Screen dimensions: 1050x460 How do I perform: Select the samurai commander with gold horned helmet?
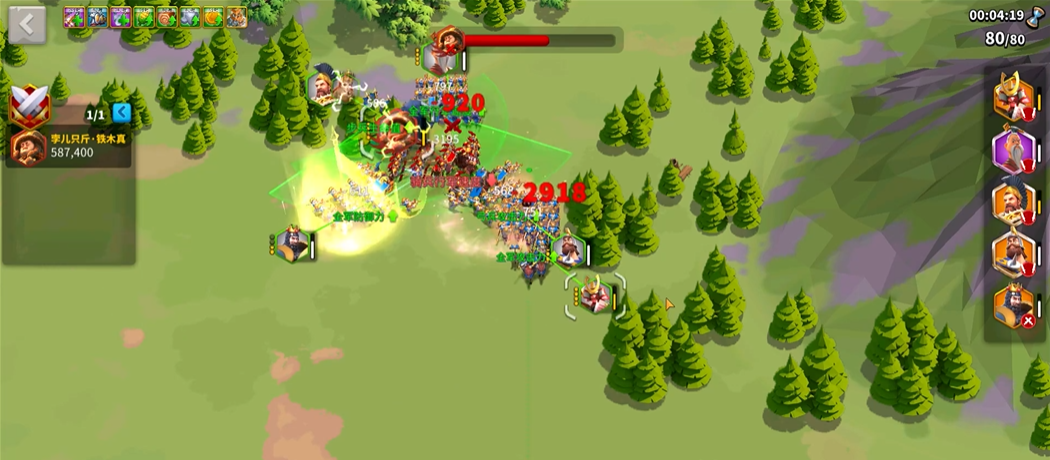coord(1012,98)
